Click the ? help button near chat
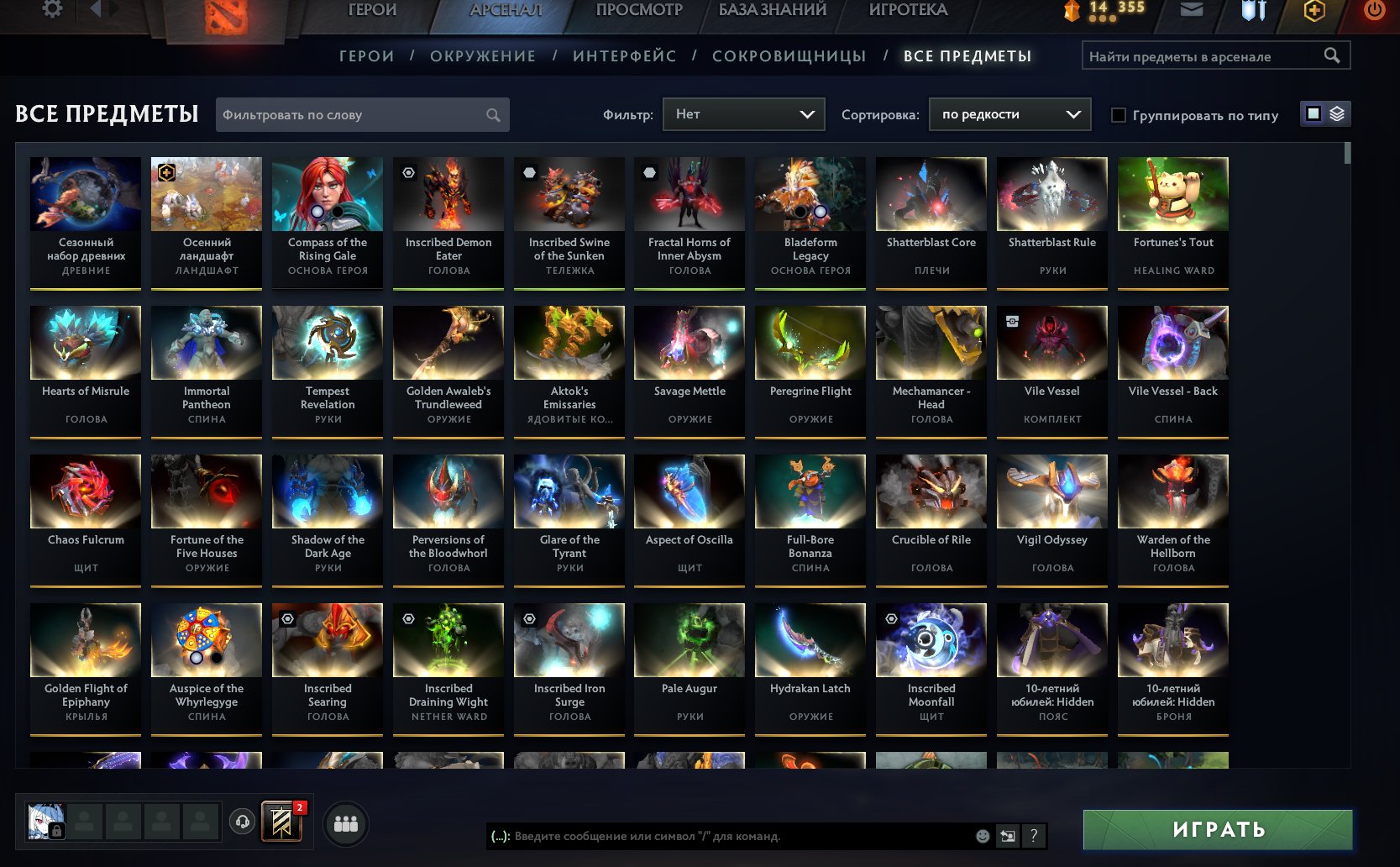 point(1034,837)
